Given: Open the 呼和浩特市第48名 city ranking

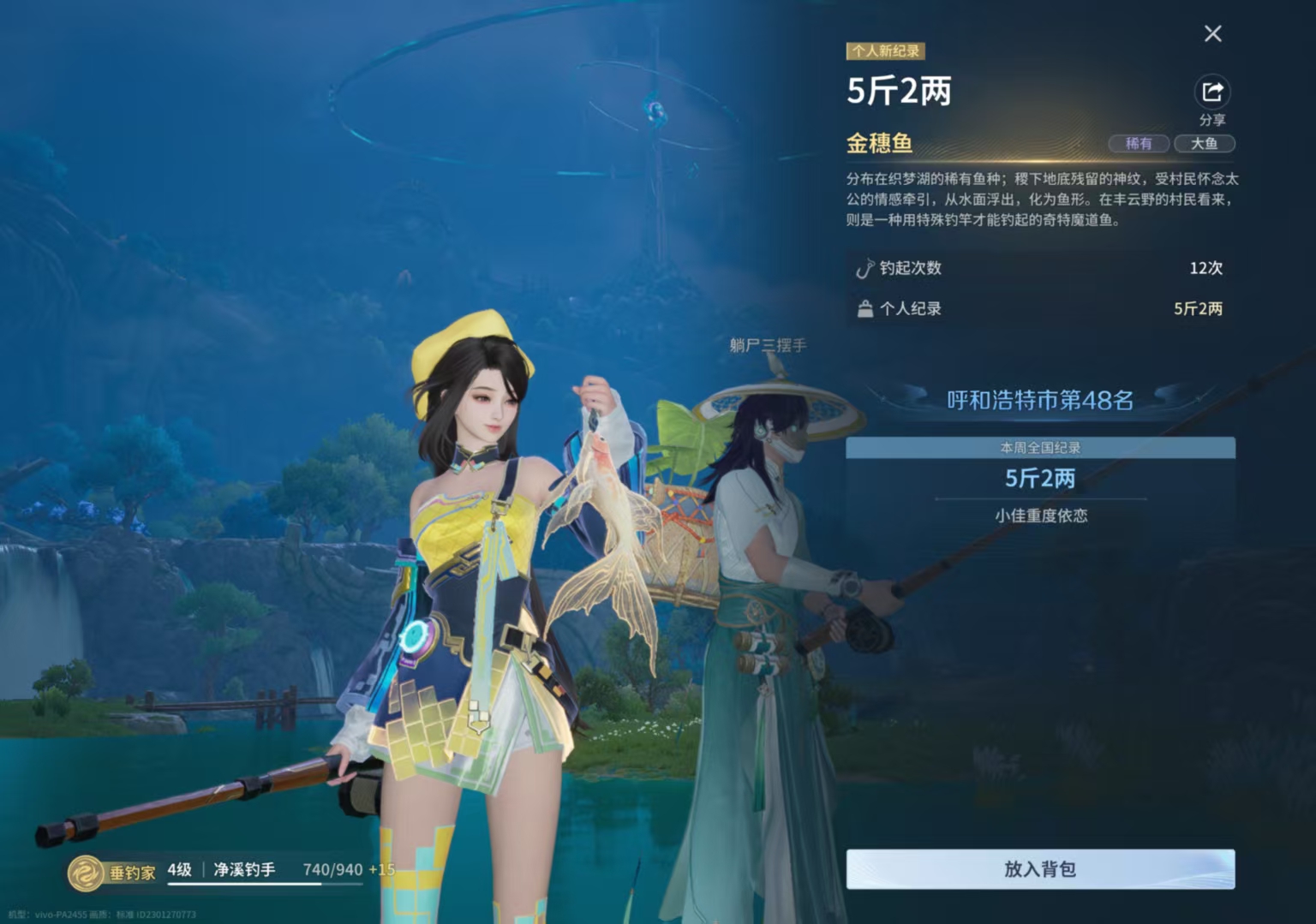Looking at the screenshot, I should [1040, 400].
